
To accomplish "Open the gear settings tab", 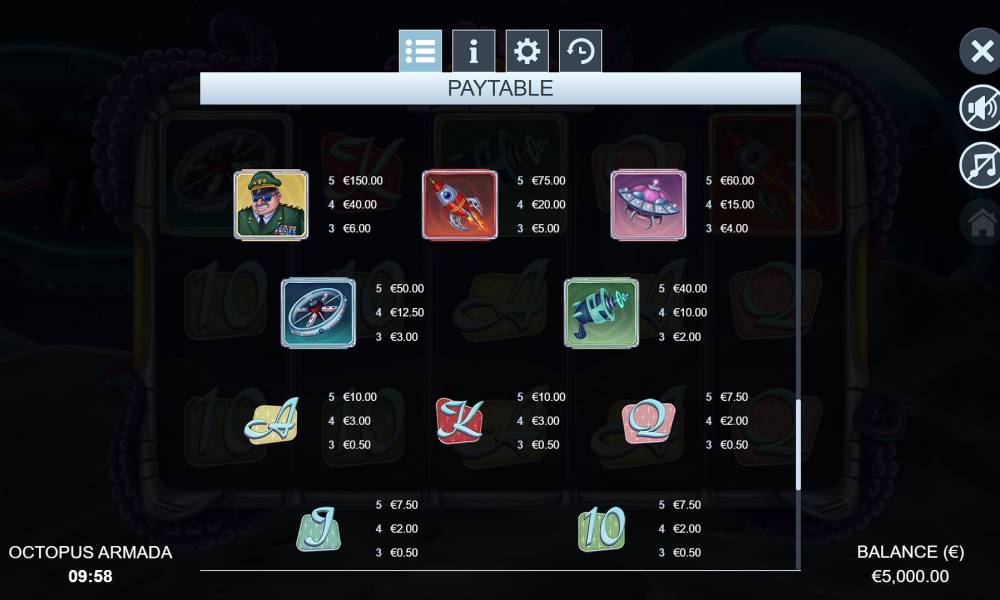I will click(x=527, y=51).
